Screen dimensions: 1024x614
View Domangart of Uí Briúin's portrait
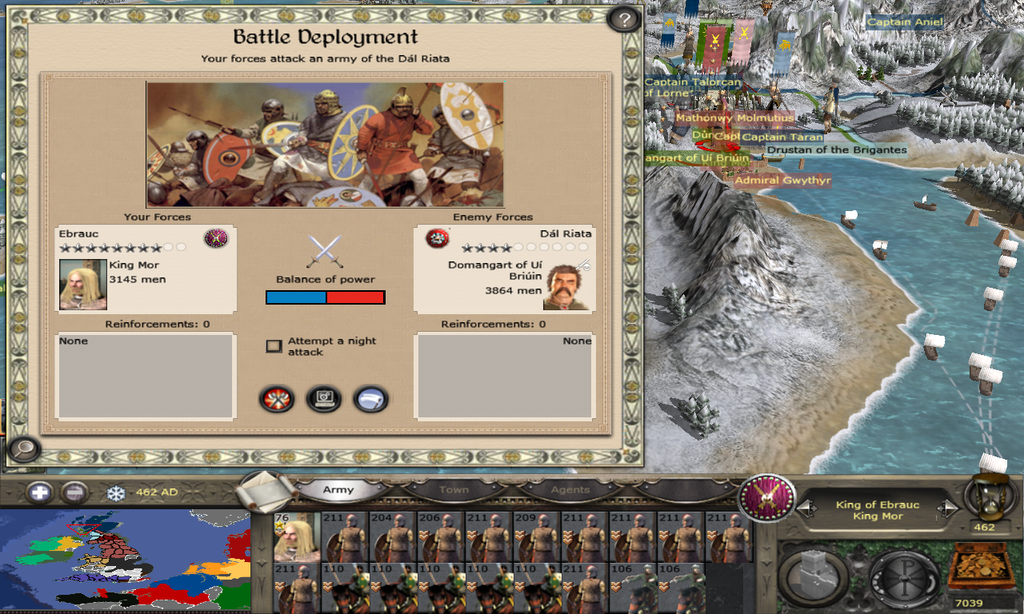(x=566, y=288)
